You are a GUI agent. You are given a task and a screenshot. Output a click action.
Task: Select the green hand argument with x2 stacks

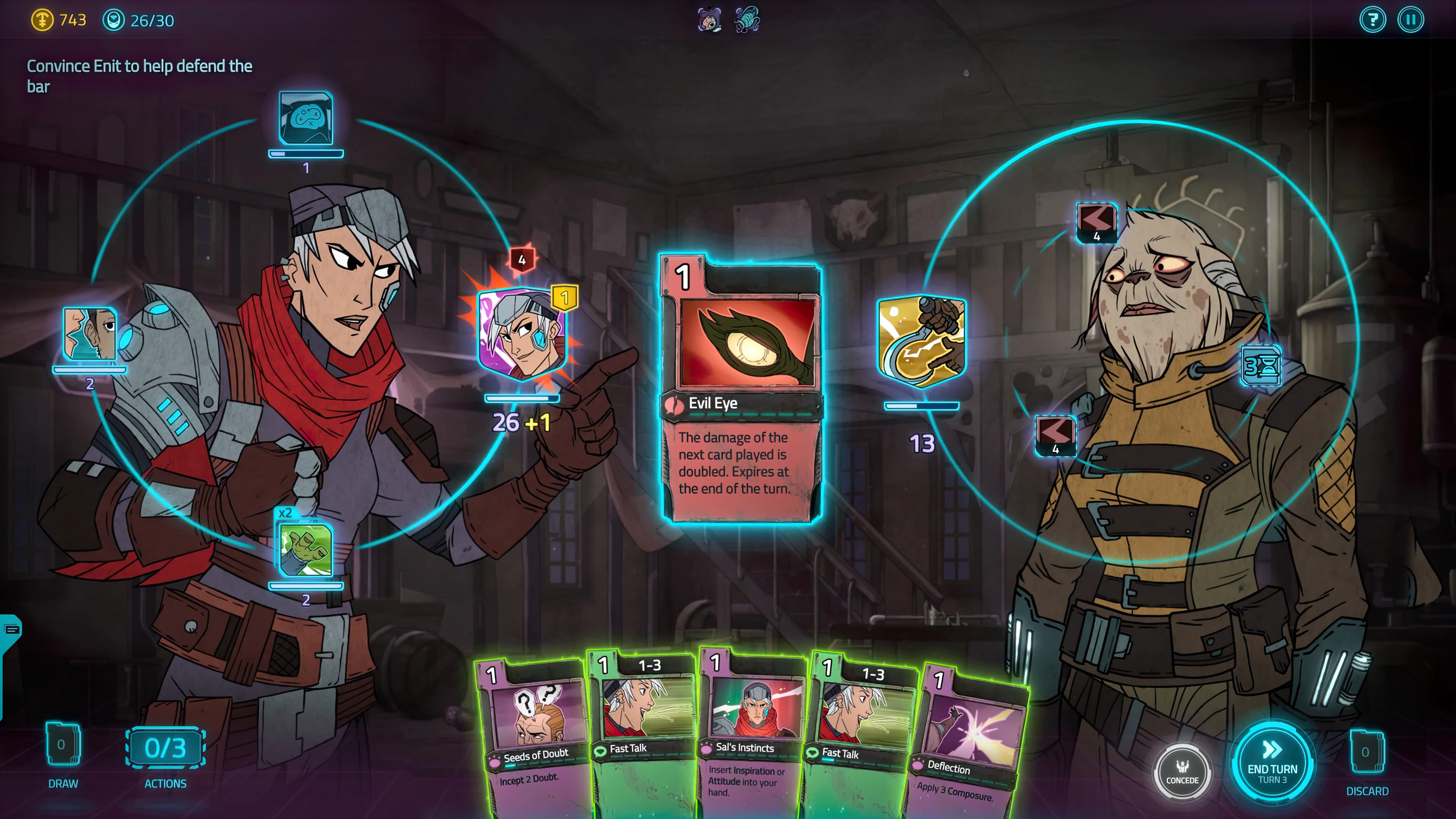click(x=306, y=549)
